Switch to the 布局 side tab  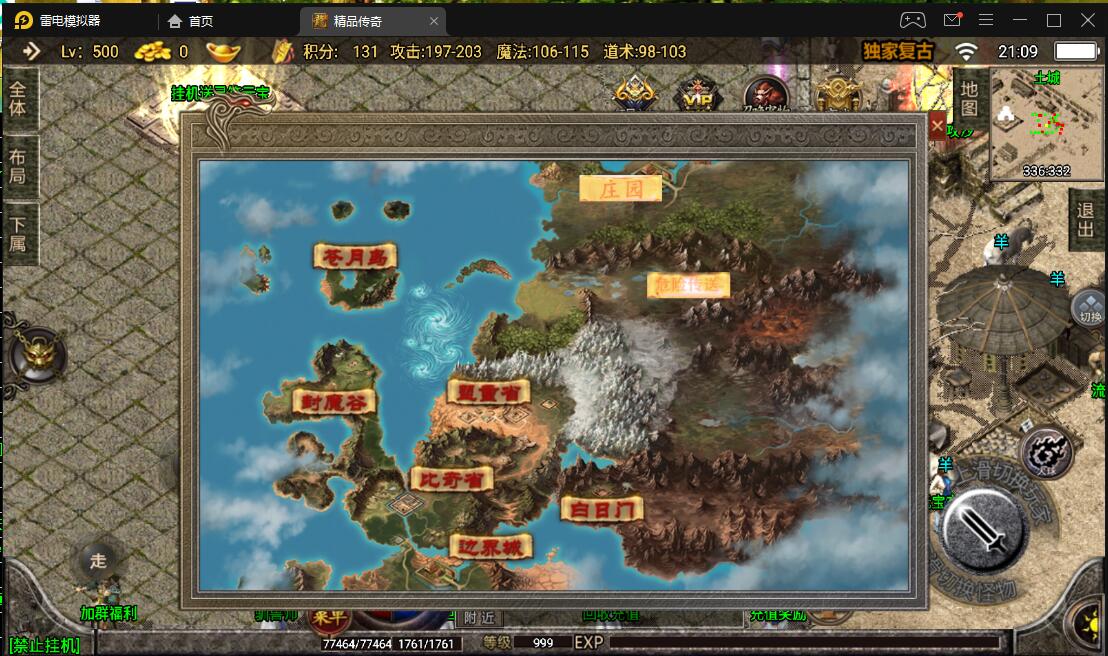tap(18, 166)
